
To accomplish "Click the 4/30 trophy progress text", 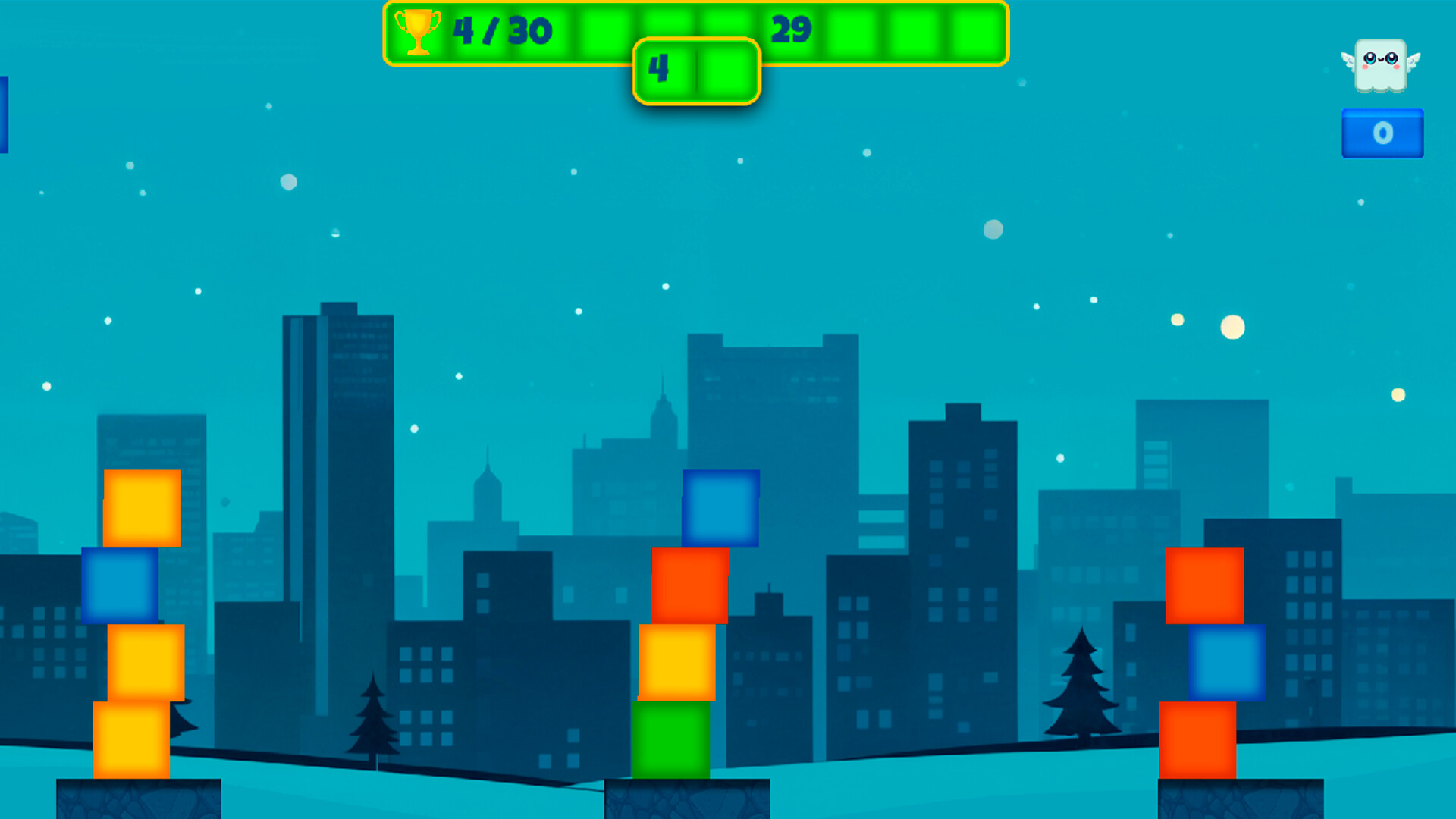I will click(504, 32).
